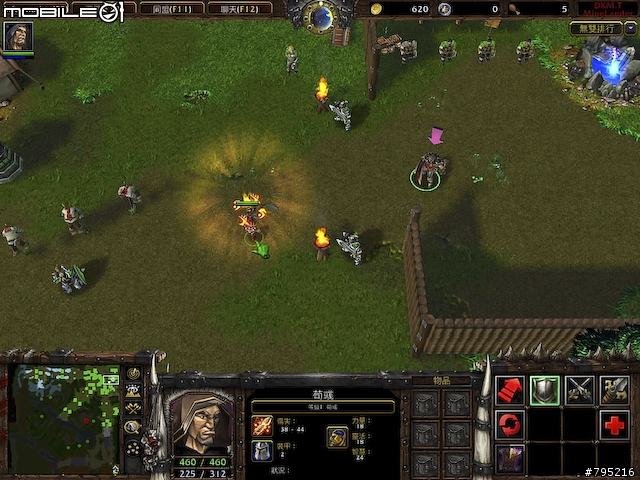
Task: Open hero skills with the red cross
Action: 615,425
